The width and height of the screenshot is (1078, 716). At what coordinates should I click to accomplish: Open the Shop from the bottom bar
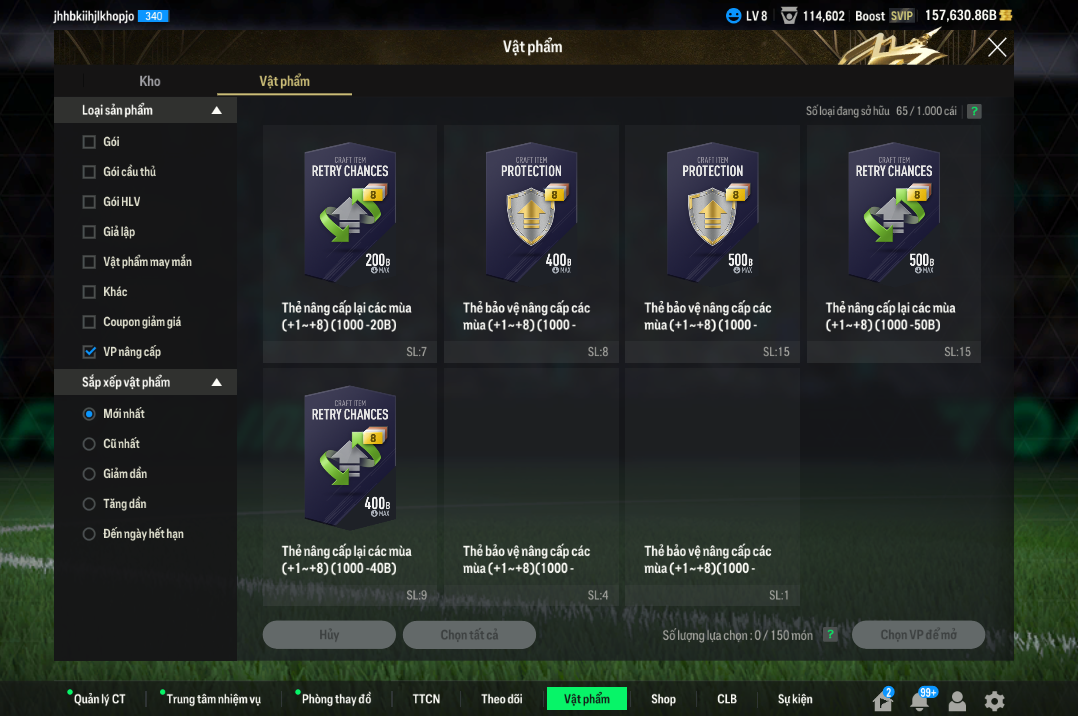[663, 699]
